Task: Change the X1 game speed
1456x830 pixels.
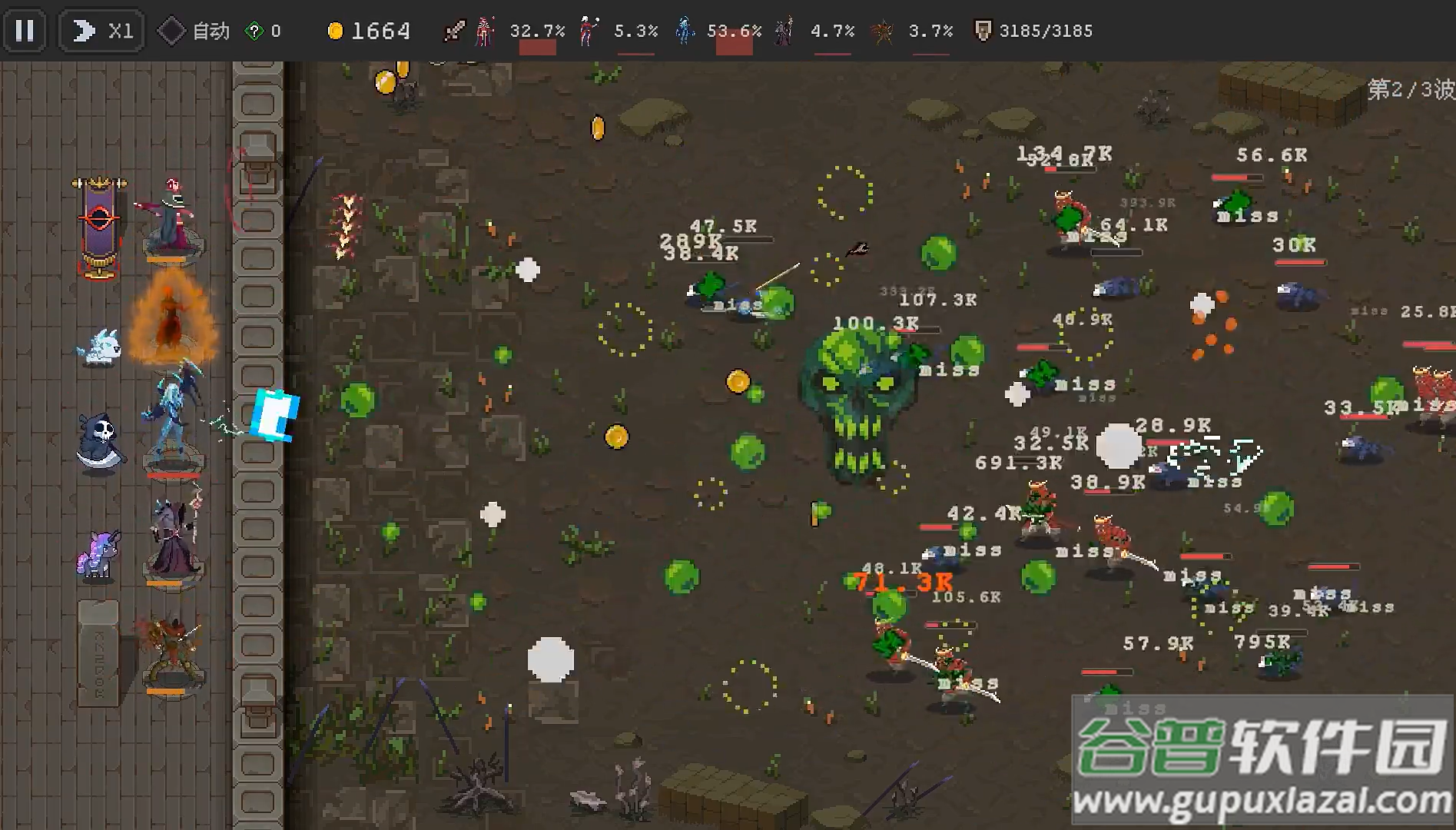Action: pos(102,31)
